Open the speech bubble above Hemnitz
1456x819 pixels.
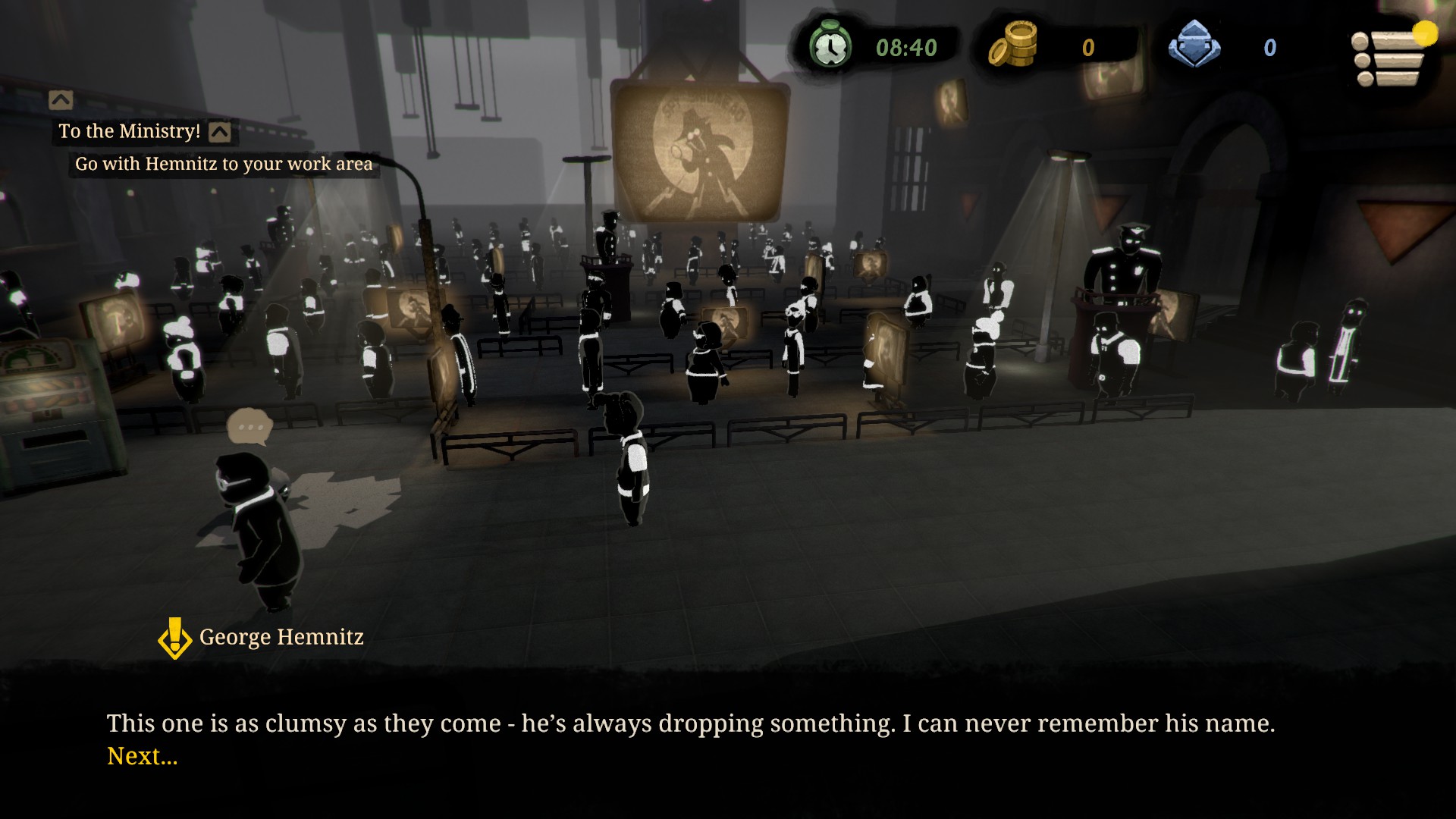(249, 427)
